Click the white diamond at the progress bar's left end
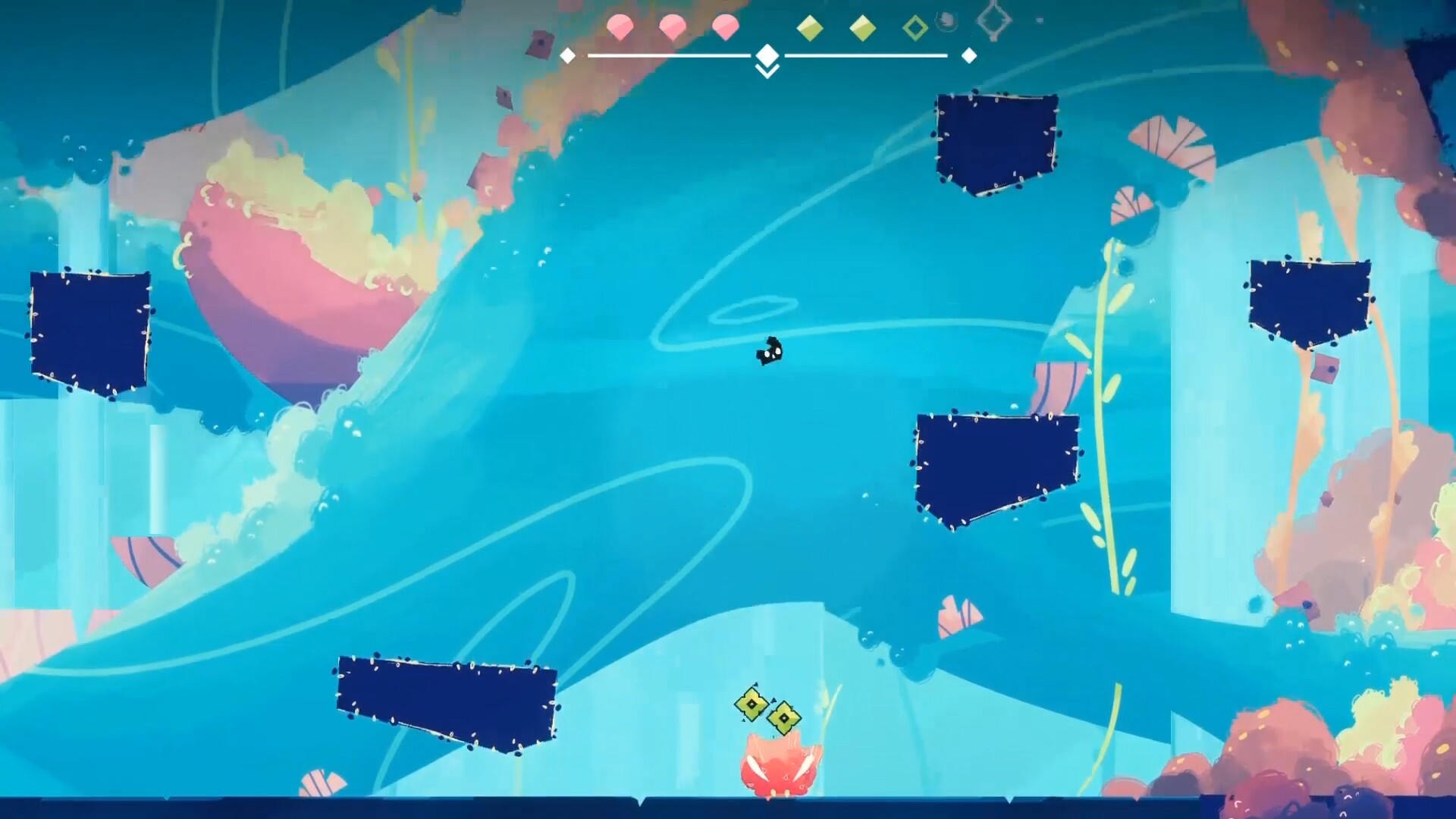The image size is (1456, 819). click(x=567, y=55)
